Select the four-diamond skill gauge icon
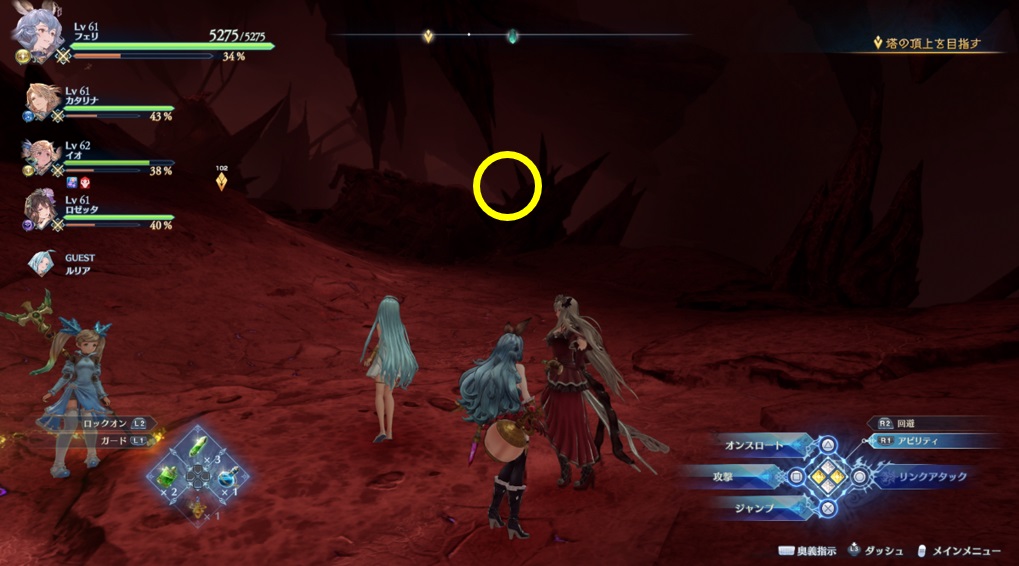 click(827, 477)
